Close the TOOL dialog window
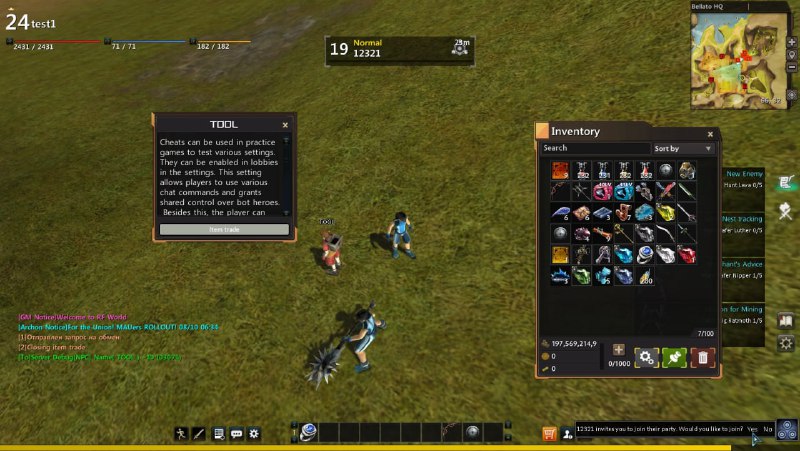Viewport: 800px width, 451px height. 285,125
